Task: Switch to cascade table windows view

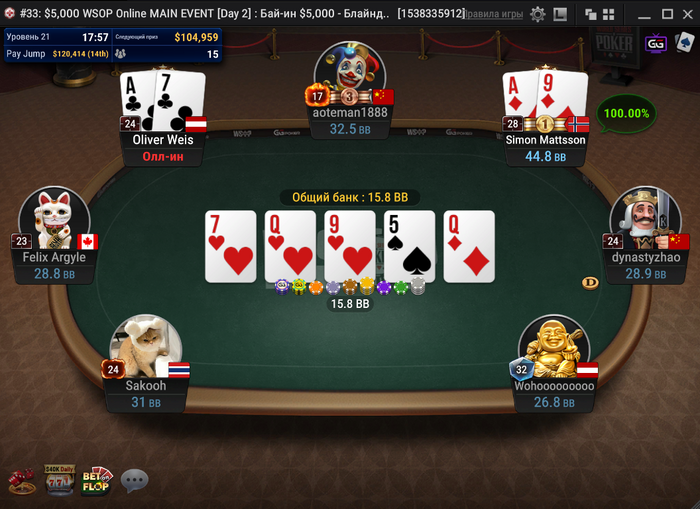Action: pos(591,14)
